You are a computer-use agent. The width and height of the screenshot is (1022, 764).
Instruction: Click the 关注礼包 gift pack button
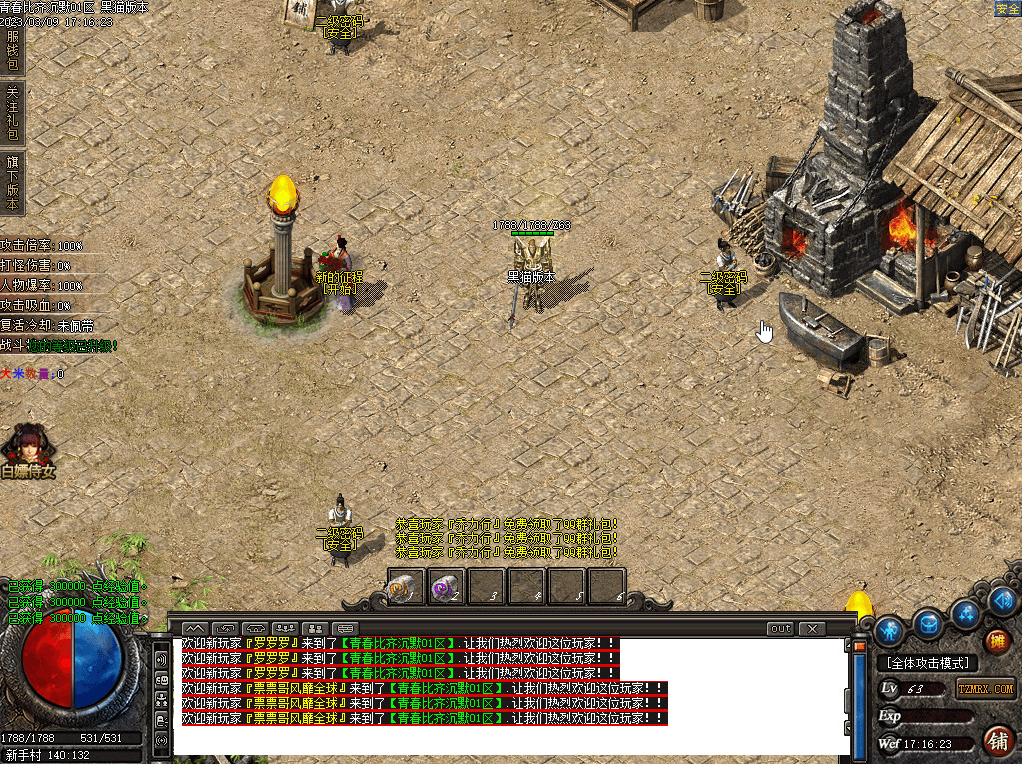(x=12, y=111)
